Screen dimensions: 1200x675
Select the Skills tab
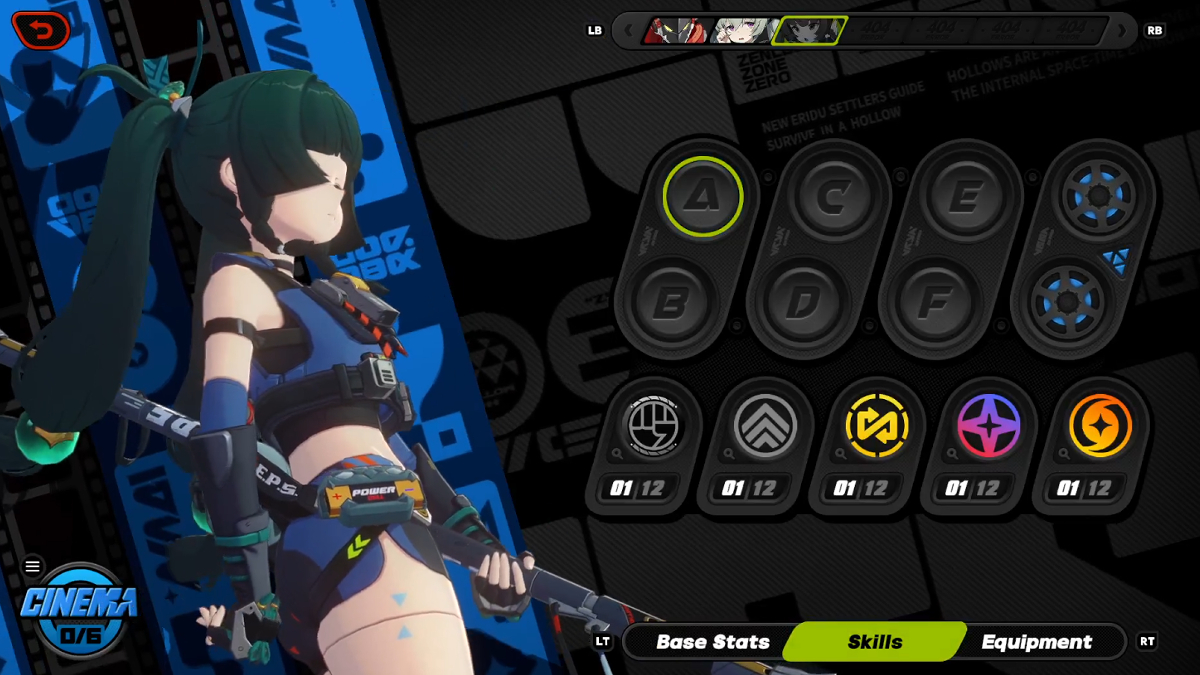pyautogui.click(x=875, y=642)
